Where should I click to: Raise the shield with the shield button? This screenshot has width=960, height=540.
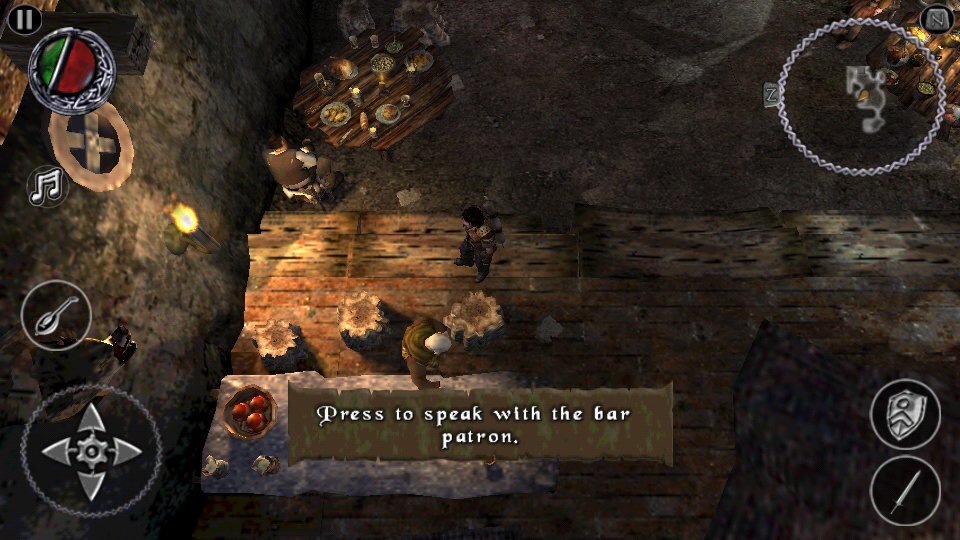[904, 413]
